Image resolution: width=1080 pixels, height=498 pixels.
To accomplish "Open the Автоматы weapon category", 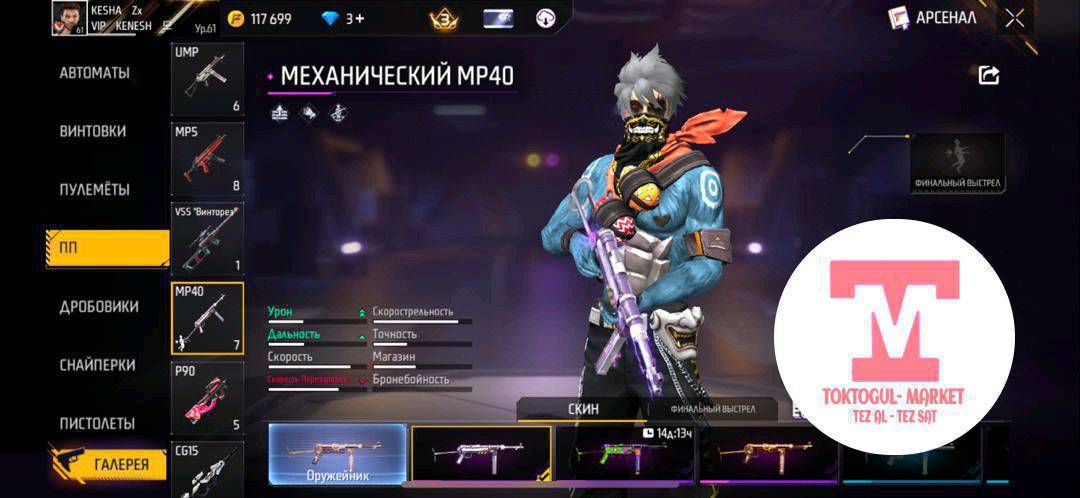I will [x=94, y=73].
